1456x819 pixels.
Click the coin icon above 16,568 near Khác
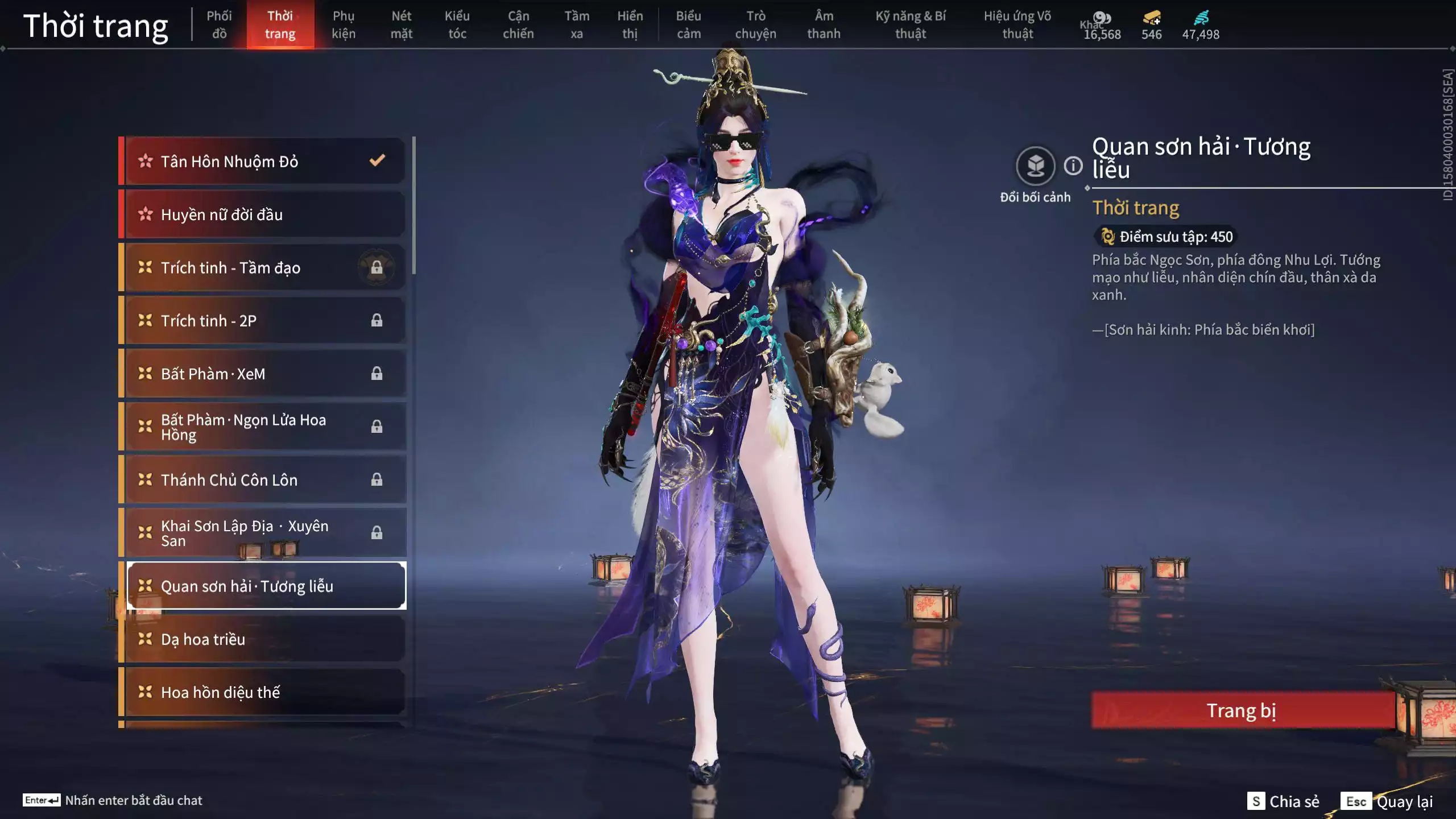[1102, 17]
